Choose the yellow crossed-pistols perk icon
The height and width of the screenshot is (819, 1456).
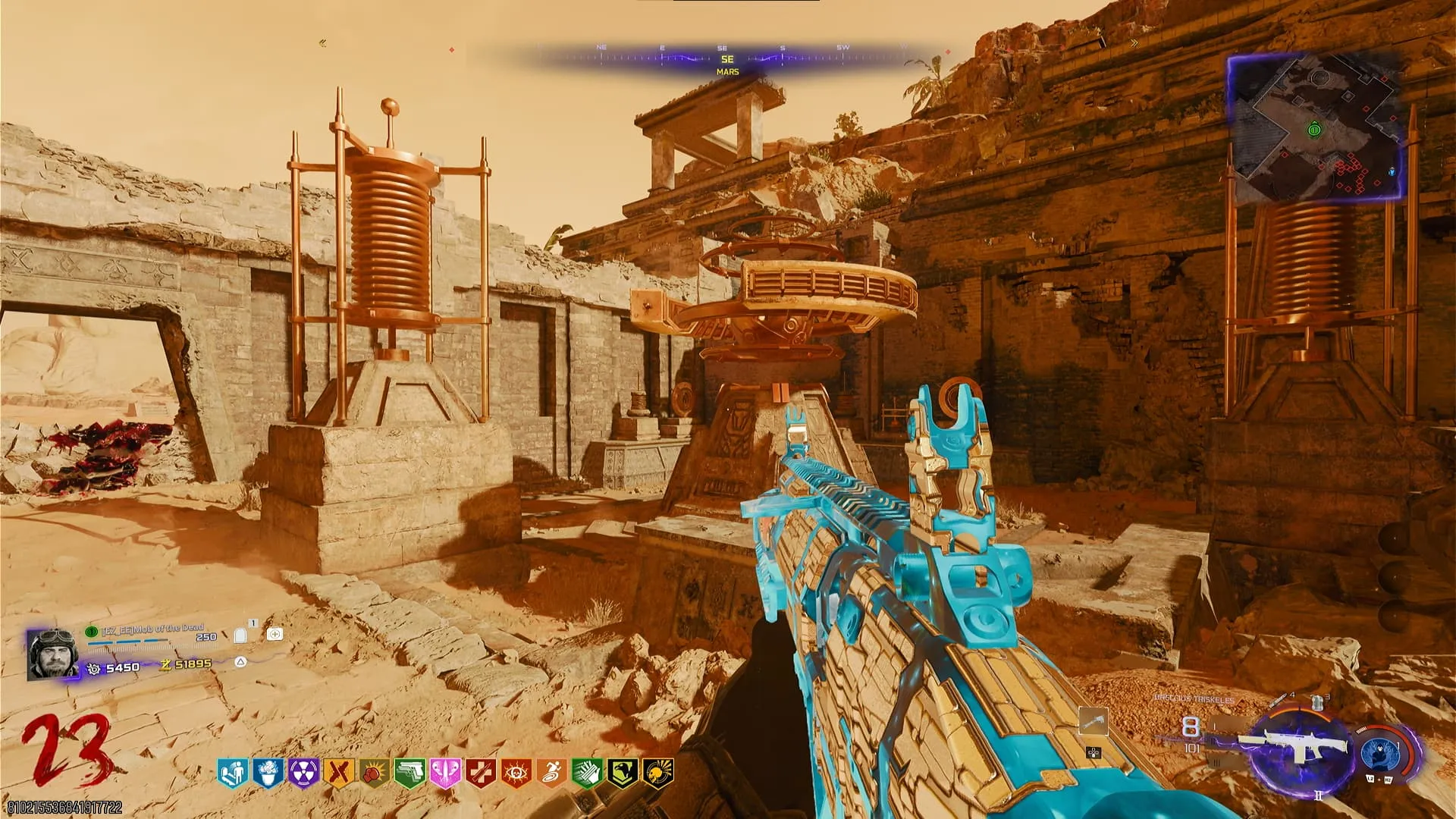point(338,773)
